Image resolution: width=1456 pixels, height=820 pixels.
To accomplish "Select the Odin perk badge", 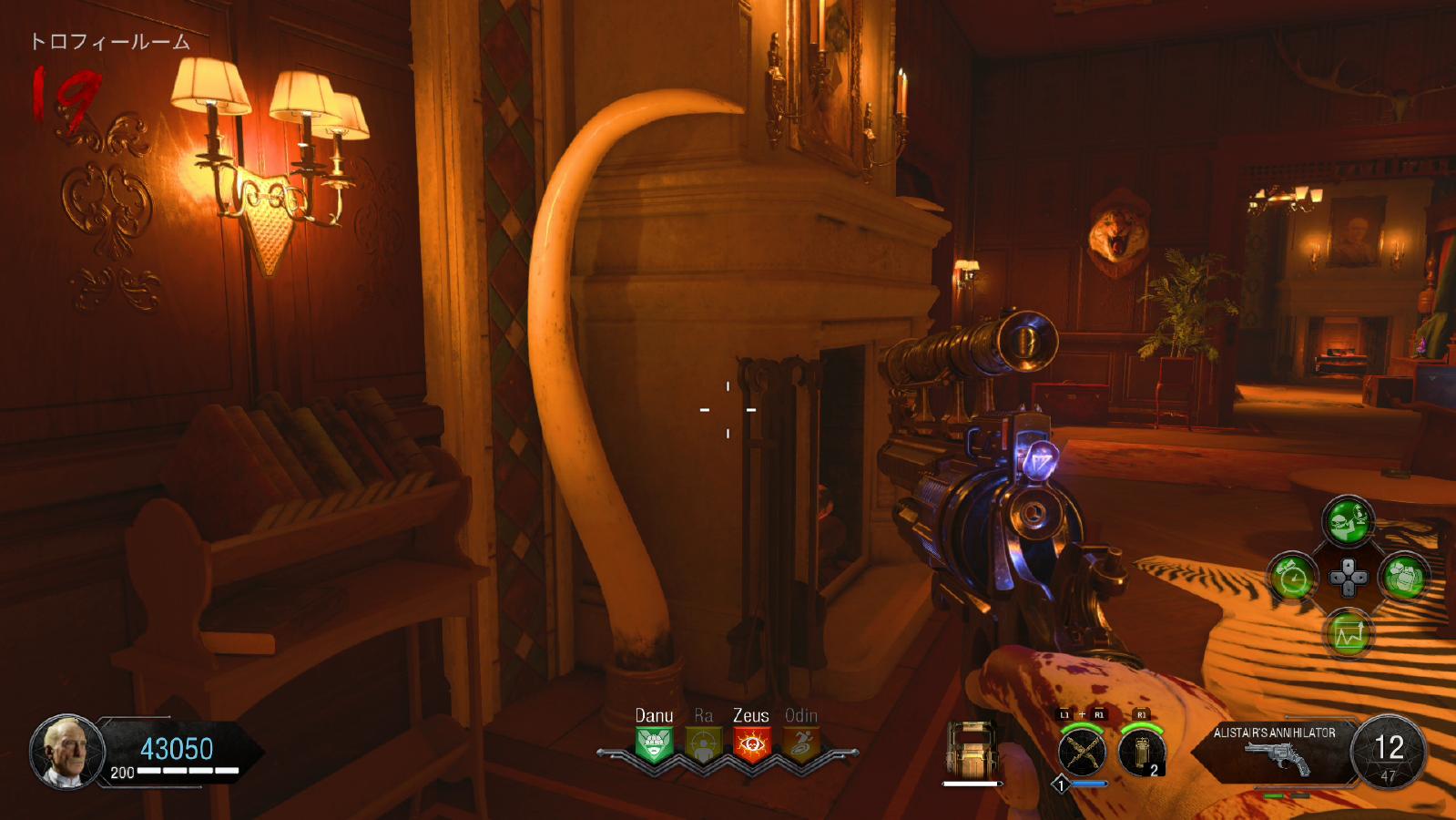I will (x=800, y=744).
